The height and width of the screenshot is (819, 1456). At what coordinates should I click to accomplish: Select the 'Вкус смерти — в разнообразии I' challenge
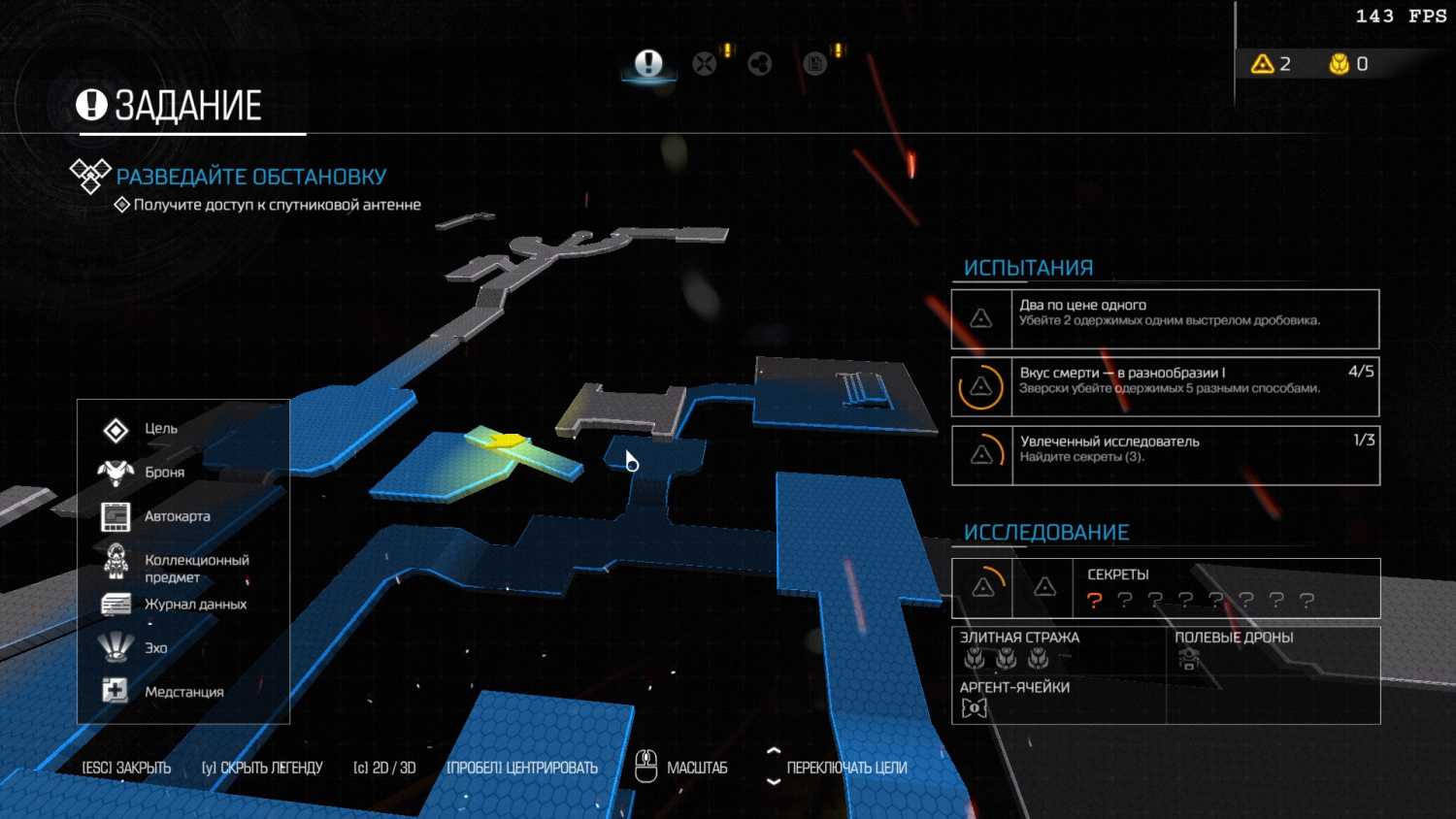1165,386
